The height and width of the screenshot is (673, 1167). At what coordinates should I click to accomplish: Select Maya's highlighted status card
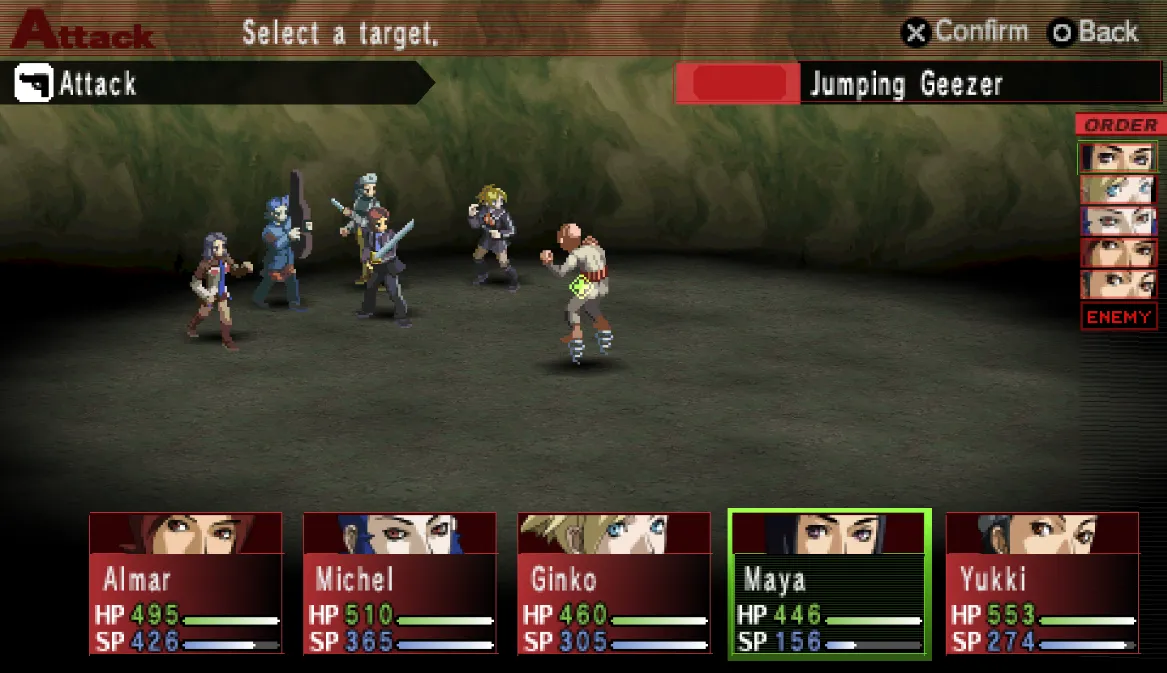(x=829, y=583)
